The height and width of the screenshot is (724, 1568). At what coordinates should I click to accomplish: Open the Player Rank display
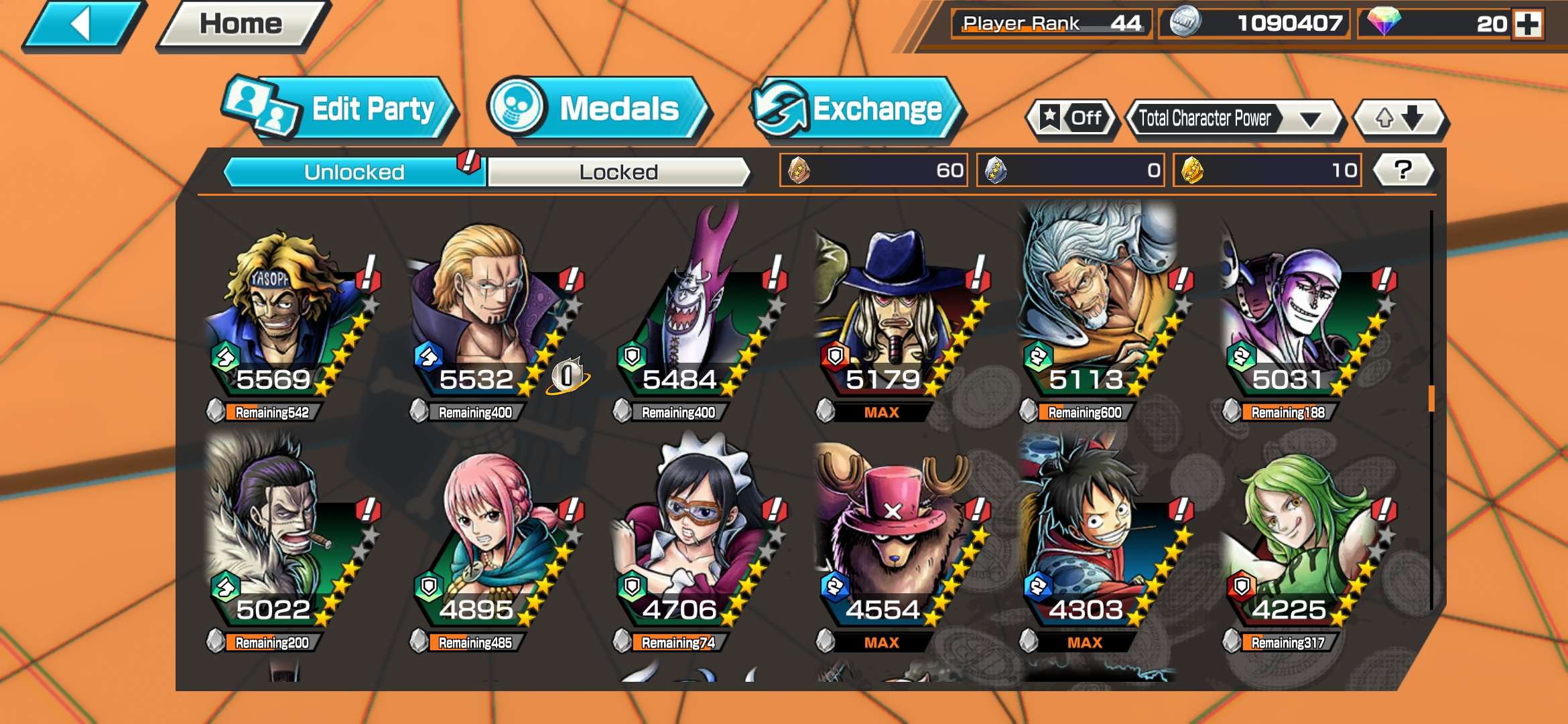point(1049,22)
